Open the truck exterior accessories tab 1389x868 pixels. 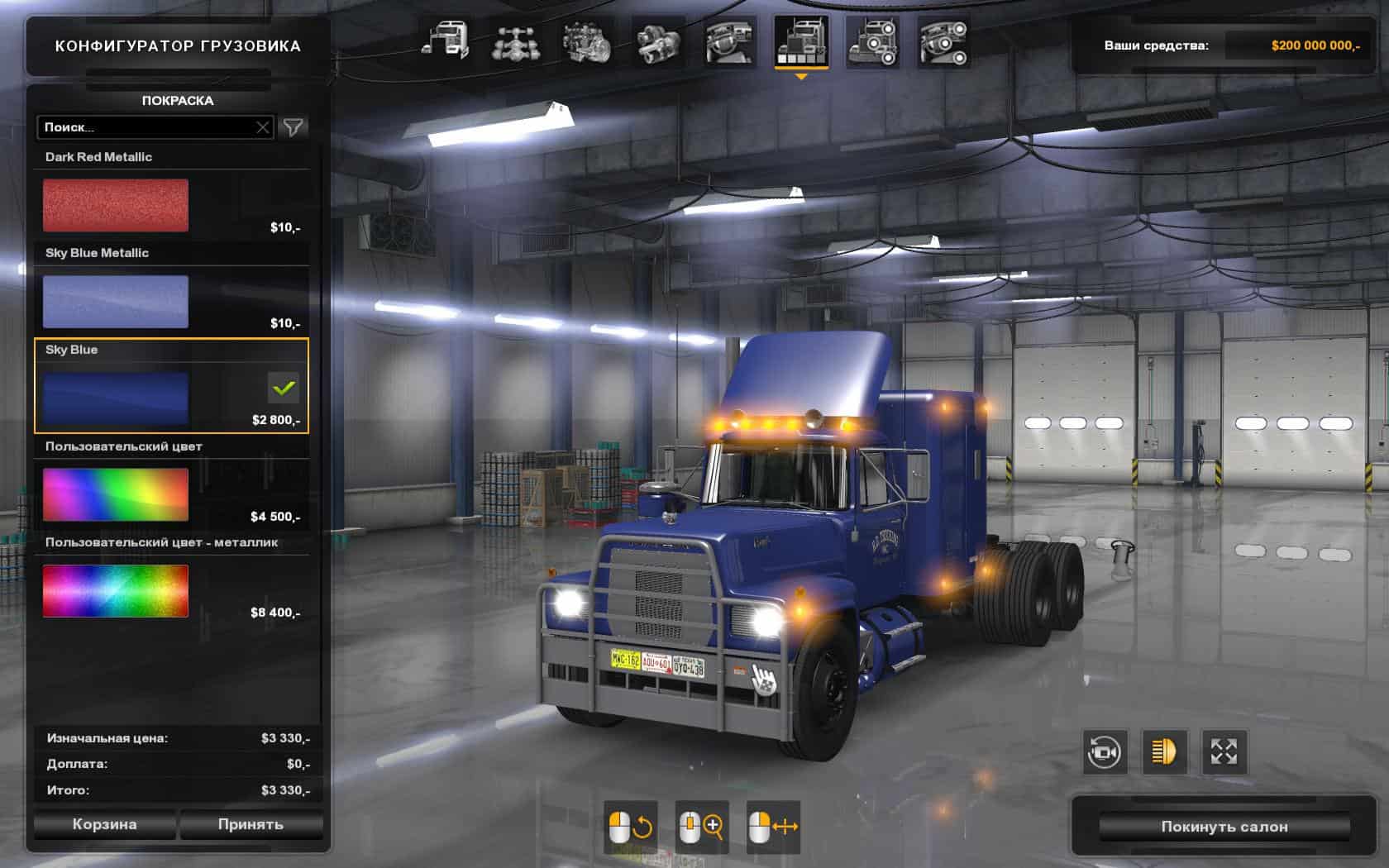(872, 41)
